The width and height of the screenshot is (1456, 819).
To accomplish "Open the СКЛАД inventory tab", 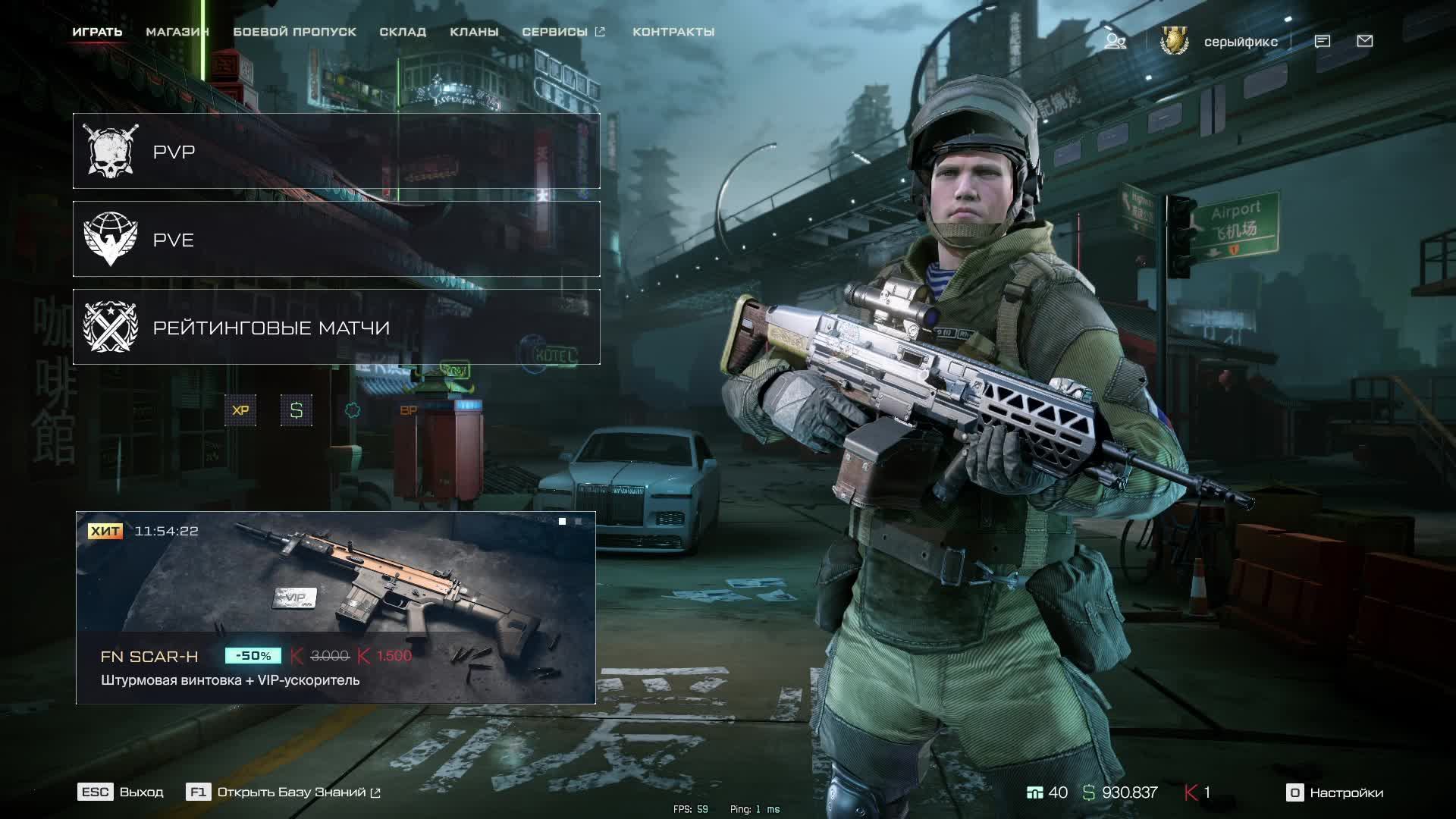I will click(403, 32).
